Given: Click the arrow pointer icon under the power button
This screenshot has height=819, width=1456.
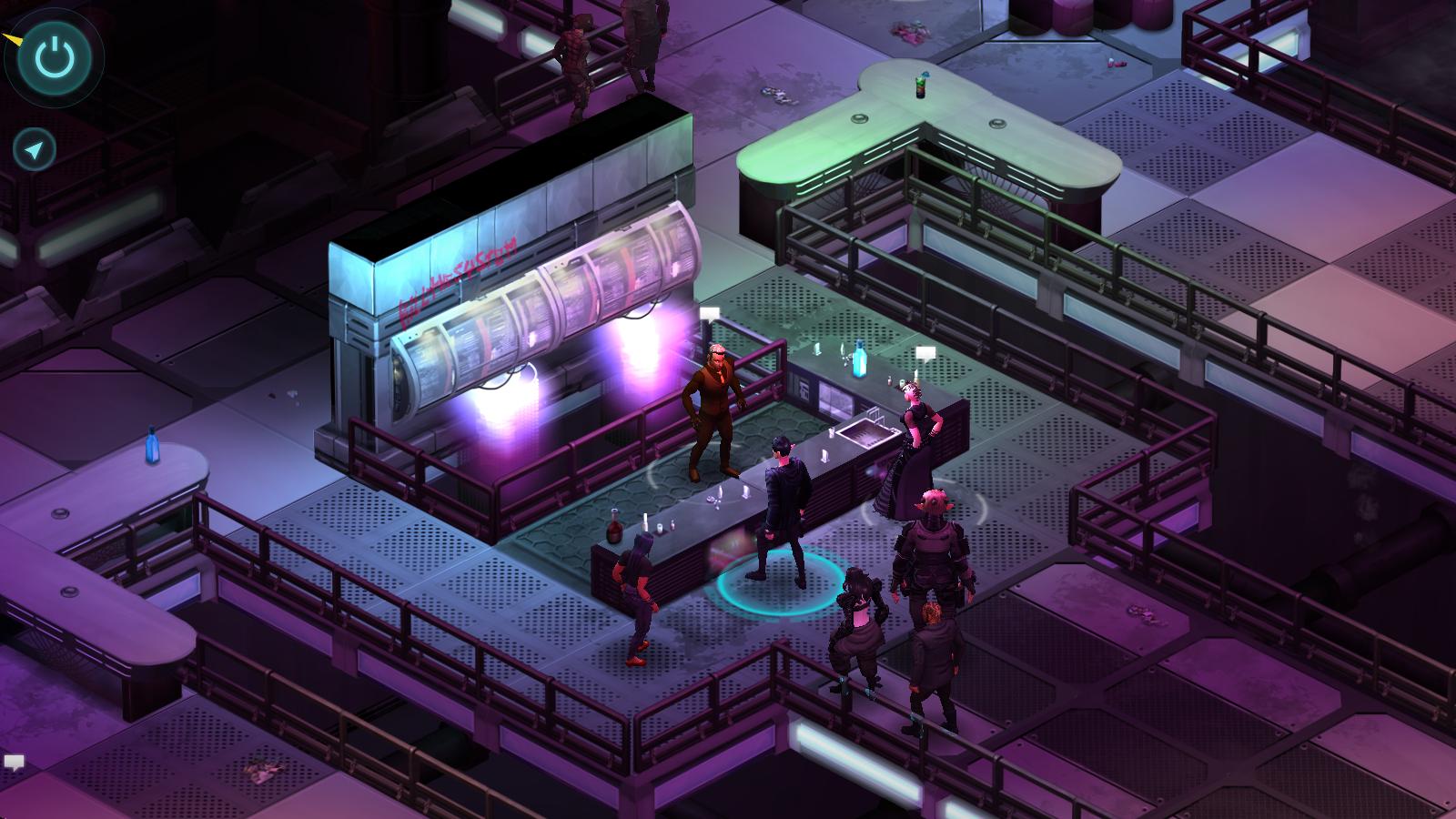Looking at the screenshot, I should coord(35,150).
